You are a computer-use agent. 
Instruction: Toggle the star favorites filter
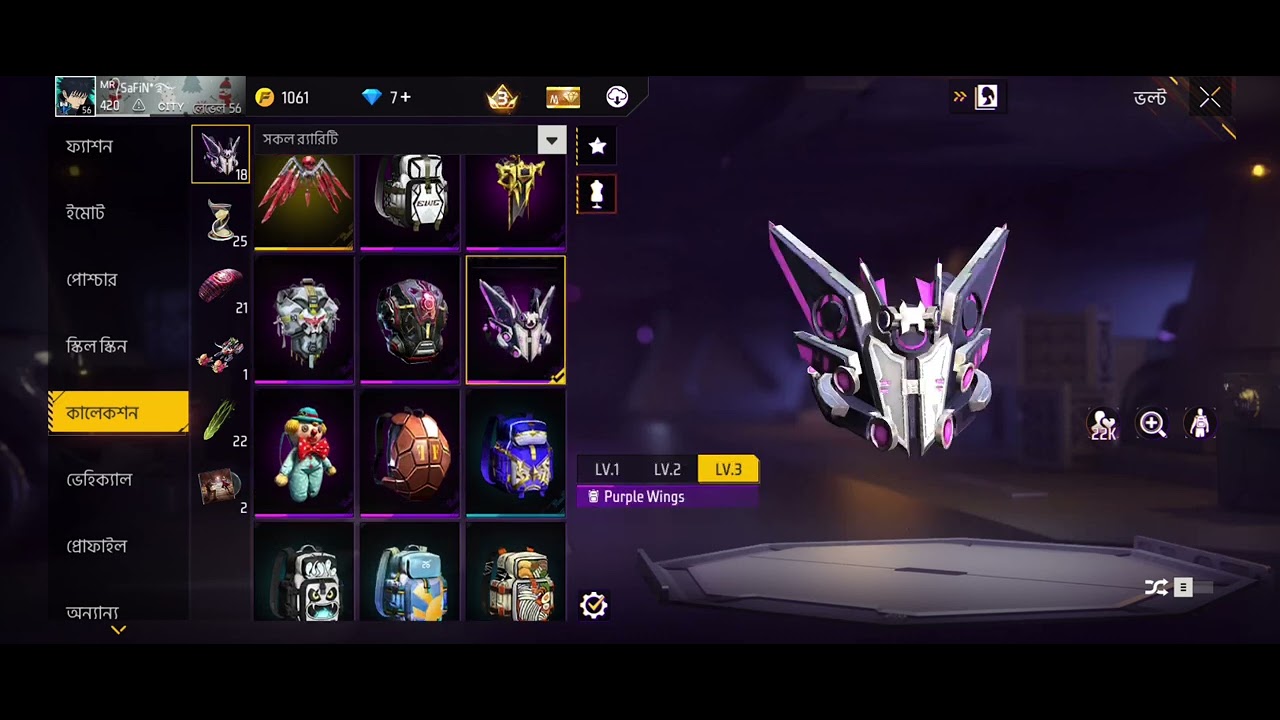(x=597, y=146)
